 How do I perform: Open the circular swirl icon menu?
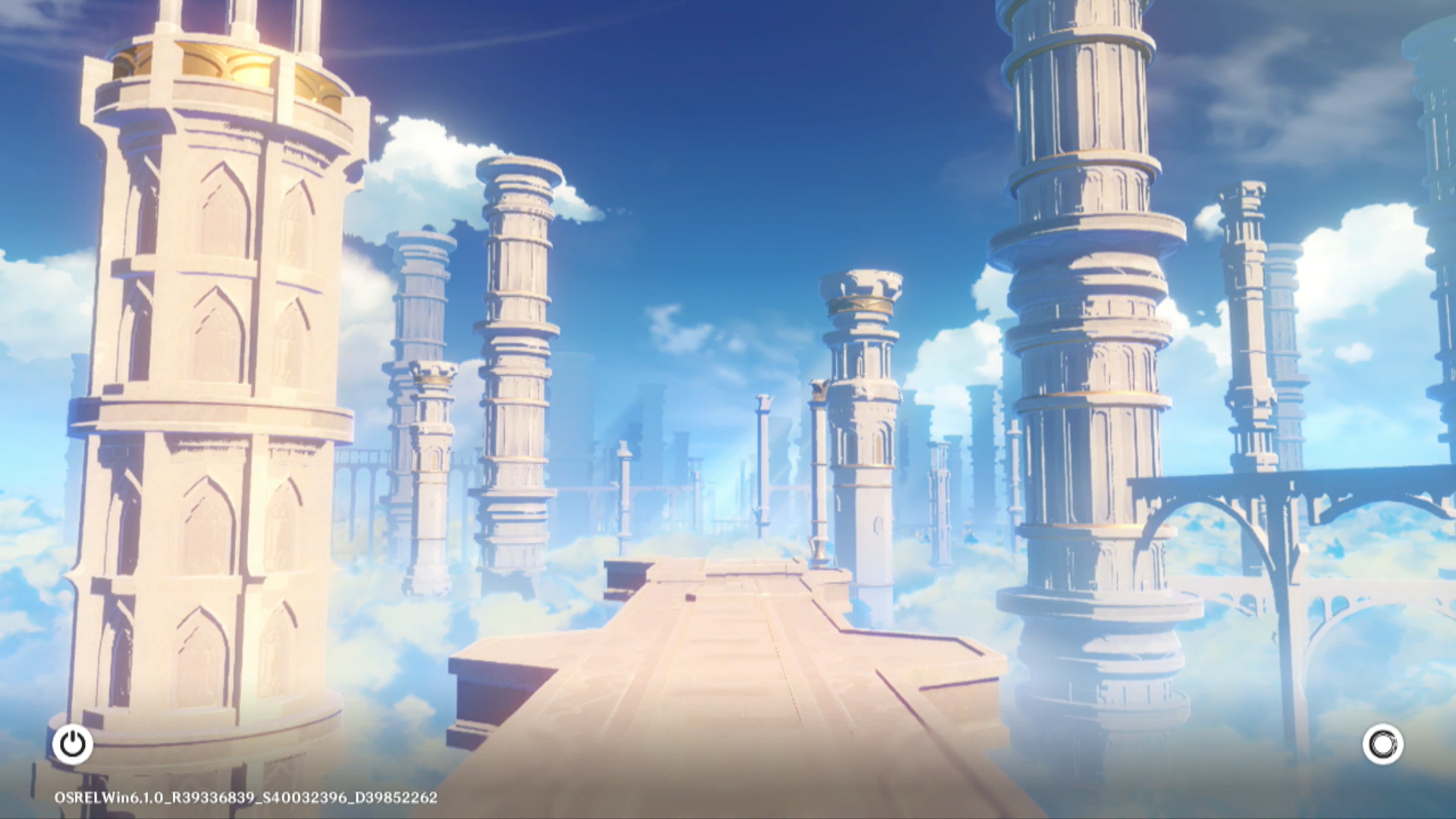(1382, 745)
